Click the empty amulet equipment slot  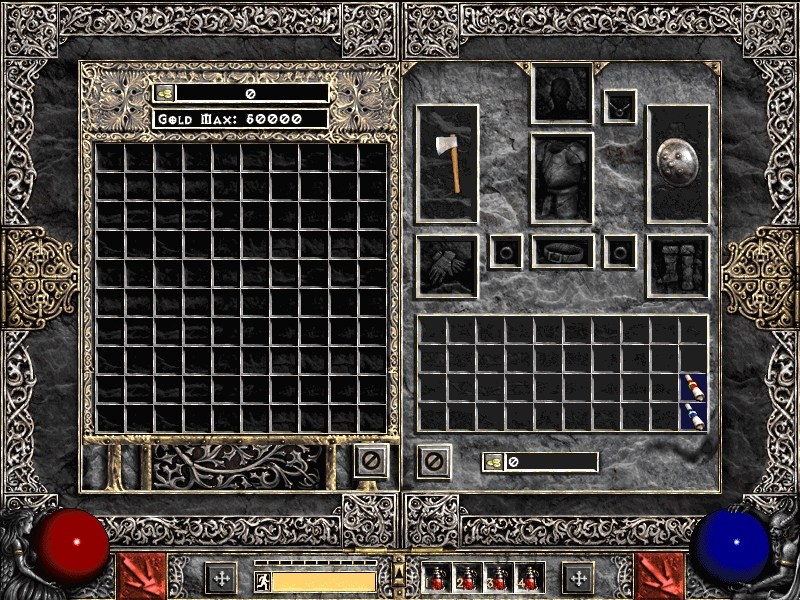(x=620, y=106)
